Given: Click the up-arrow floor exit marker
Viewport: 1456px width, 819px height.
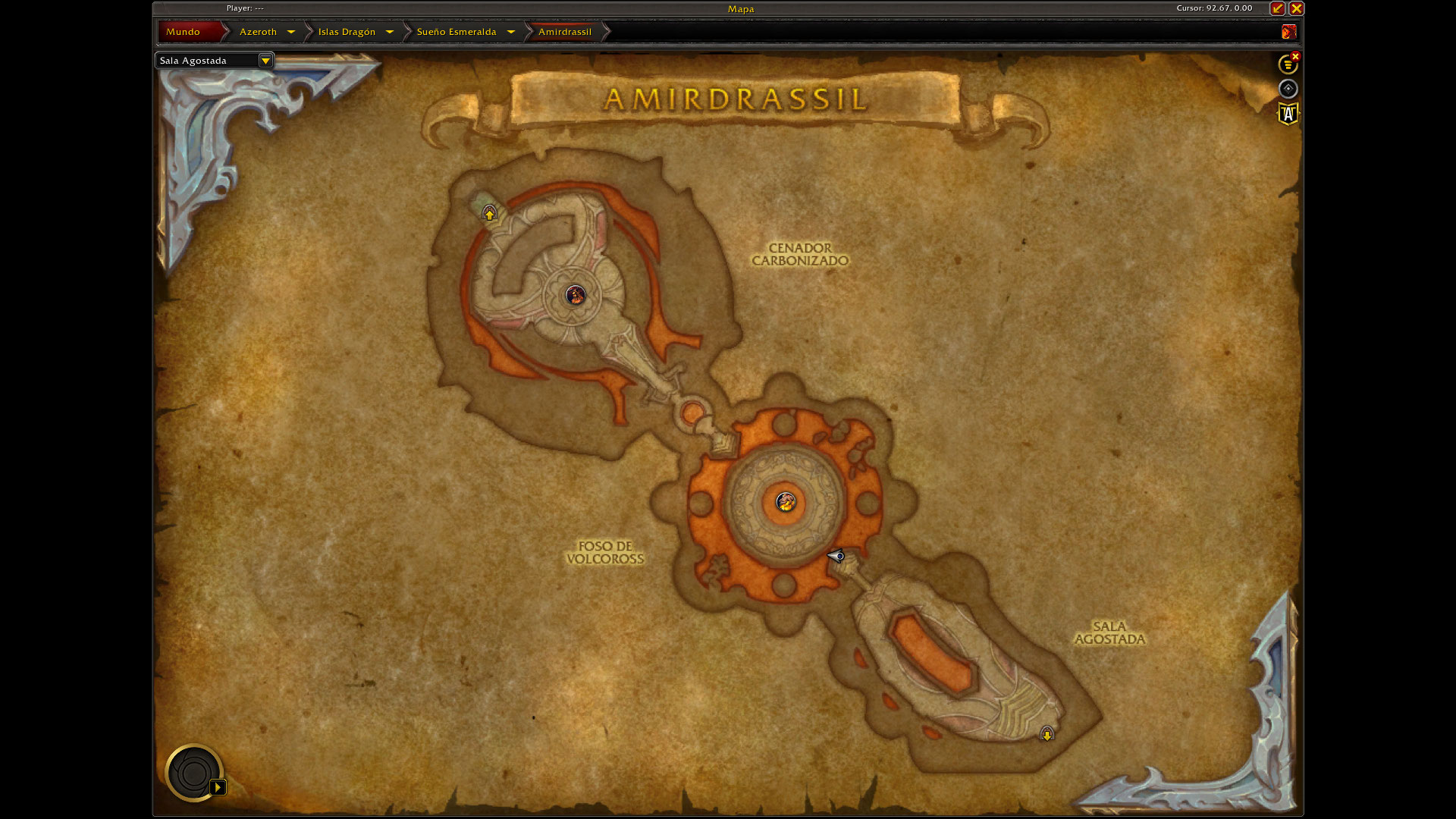Looking at the screenshot, I should tap(489, 215).
